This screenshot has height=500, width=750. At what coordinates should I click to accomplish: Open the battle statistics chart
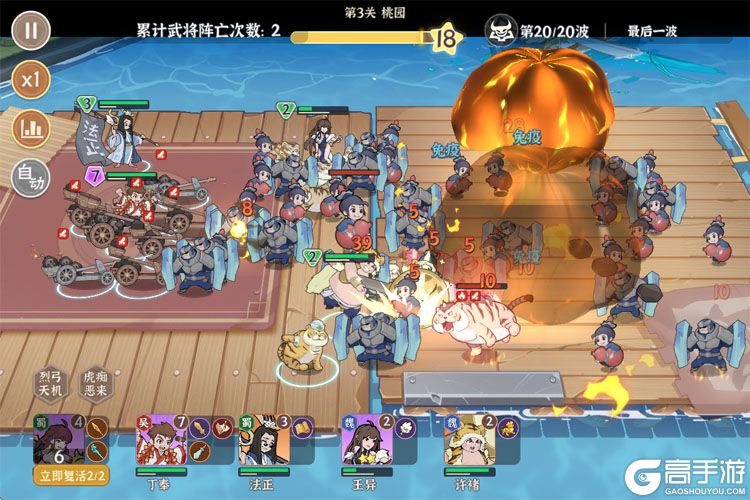(31, 128)
